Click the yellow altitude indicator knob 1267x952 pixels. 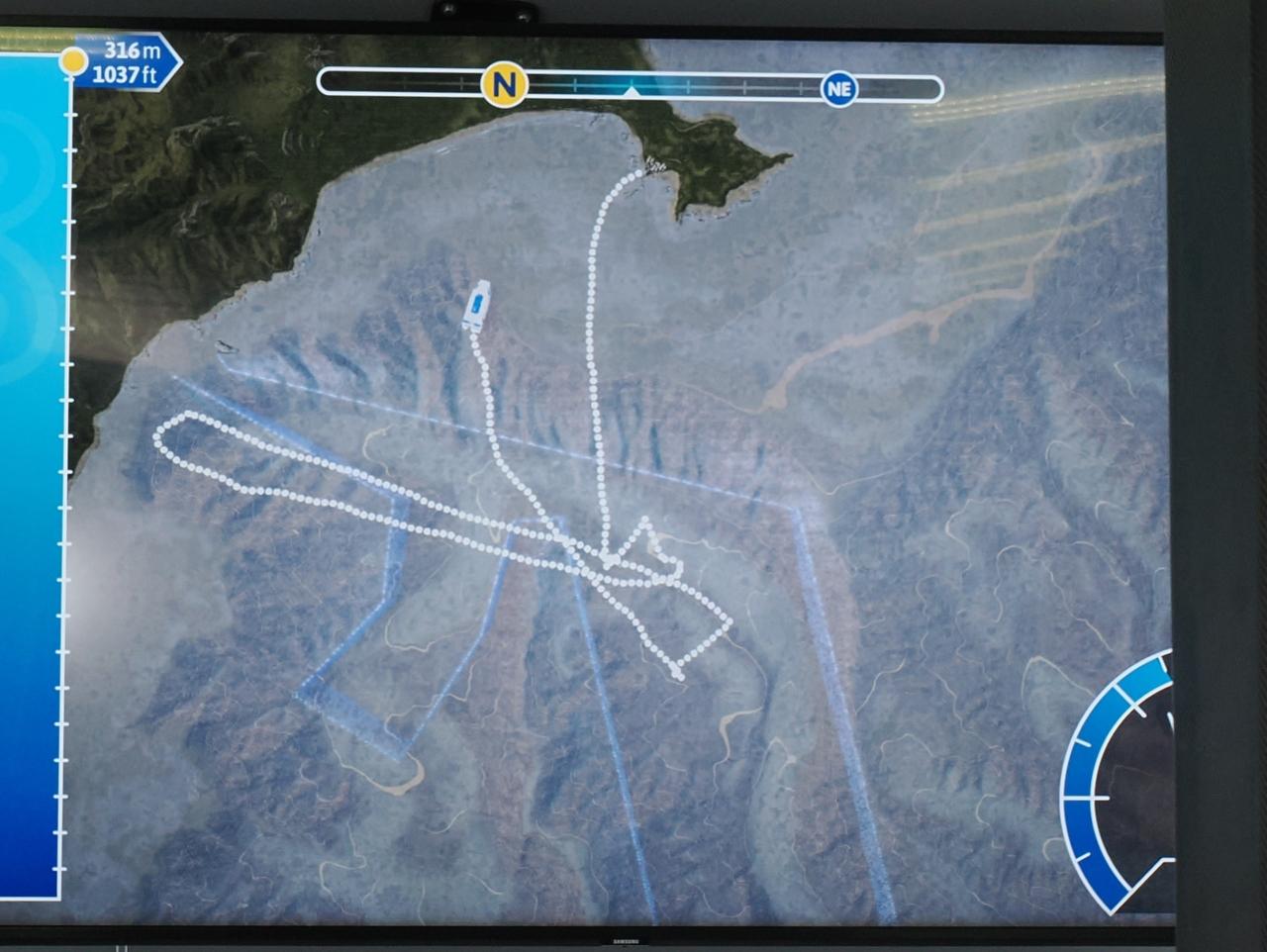coord(73,61)
